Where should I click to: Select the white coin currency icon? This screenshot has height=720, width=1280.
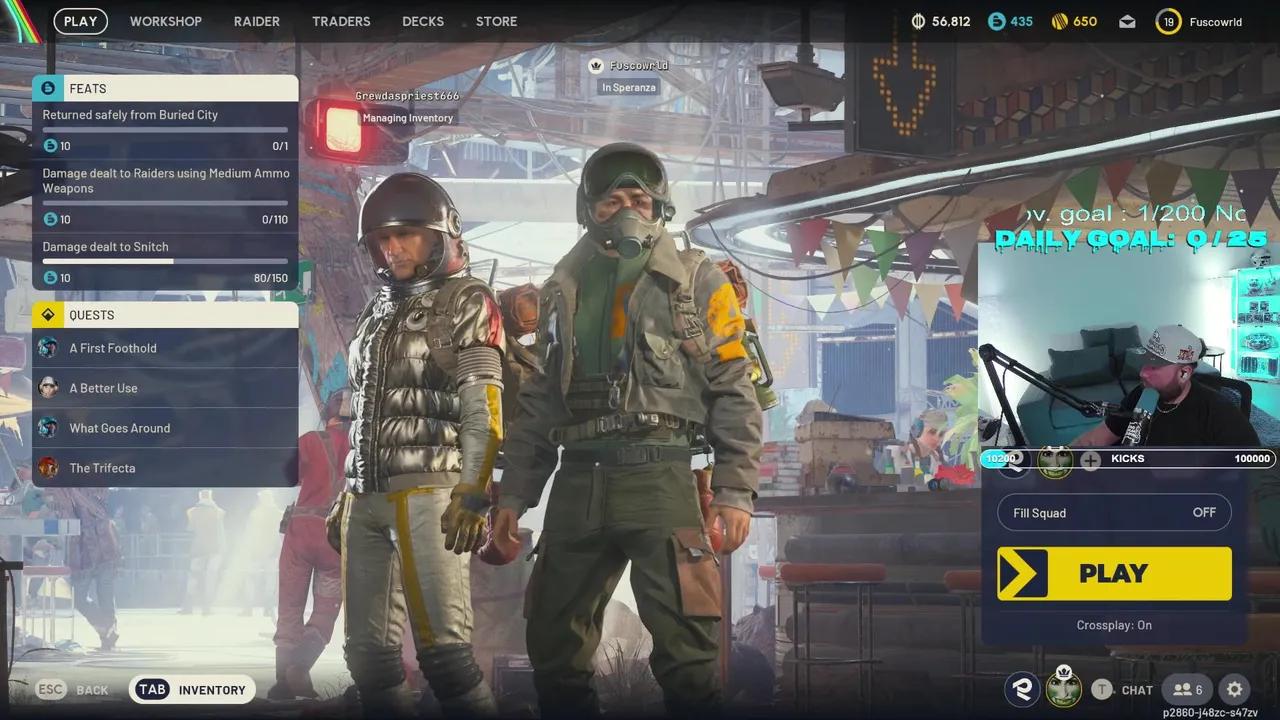[918, 20]
